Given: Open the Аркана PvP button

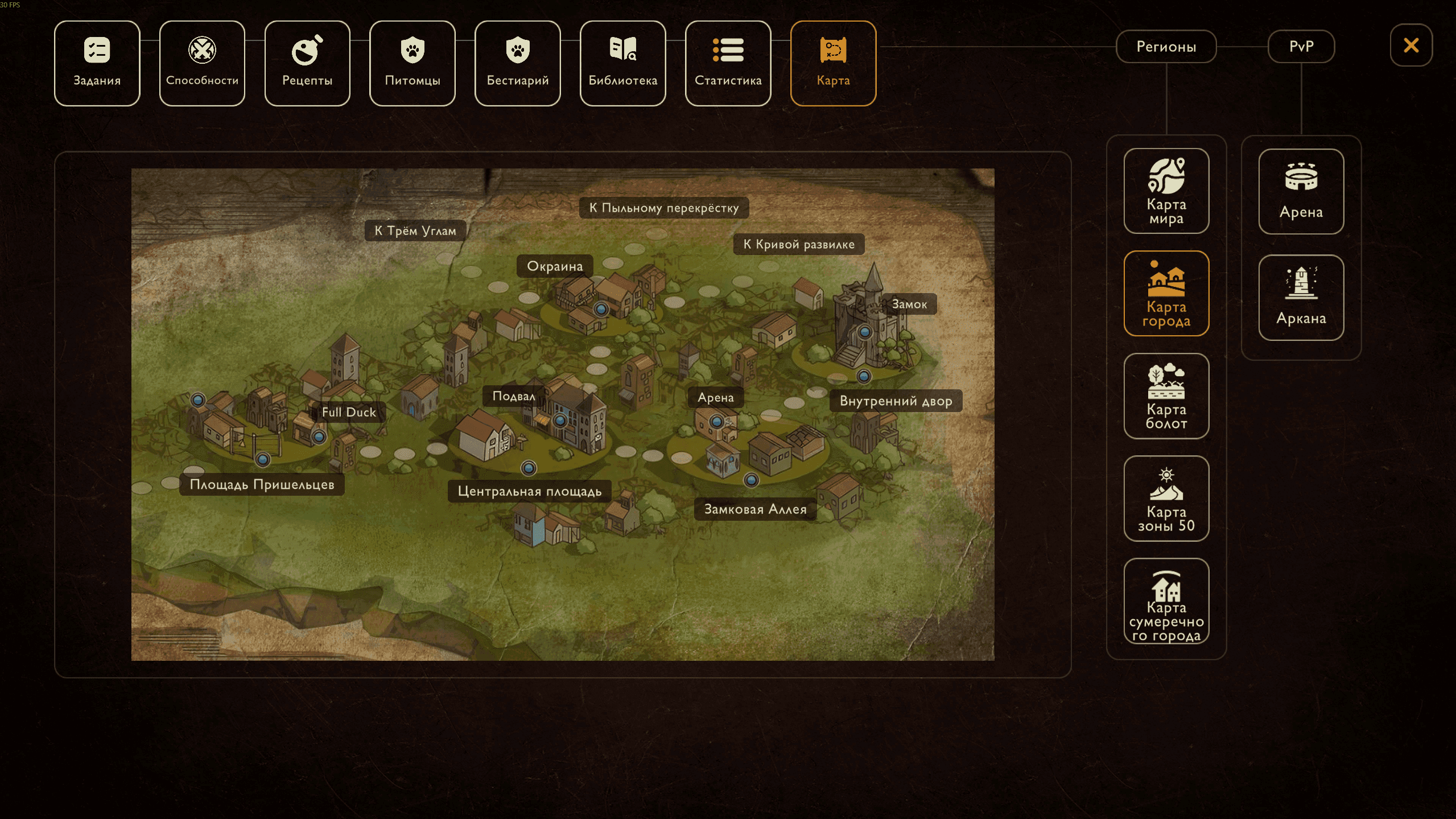Looking at the screenshot, I should [x=1301, y=297].
